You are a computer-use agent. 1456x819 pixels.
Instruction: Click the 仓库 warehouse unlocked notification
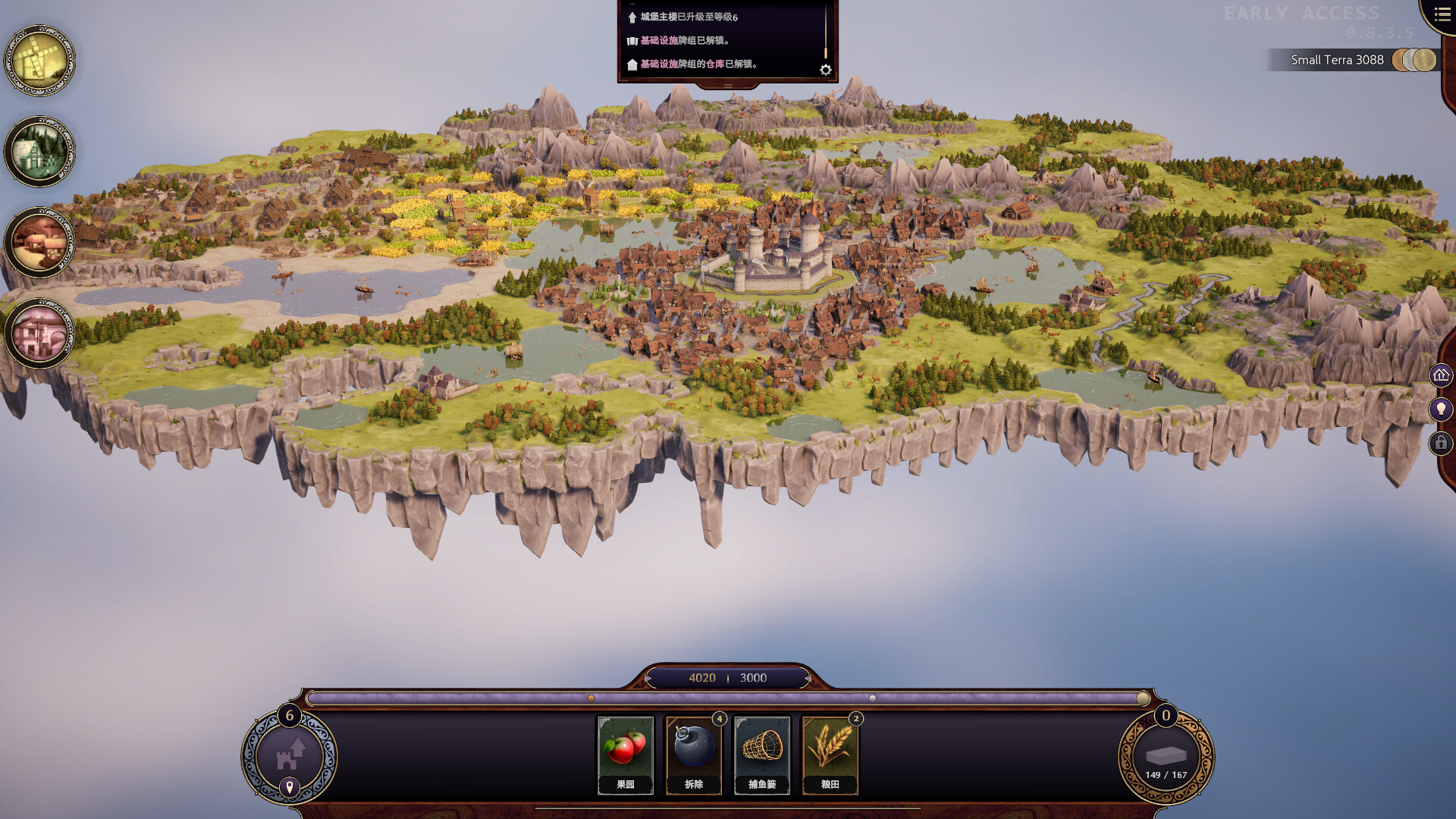[698, 64]
